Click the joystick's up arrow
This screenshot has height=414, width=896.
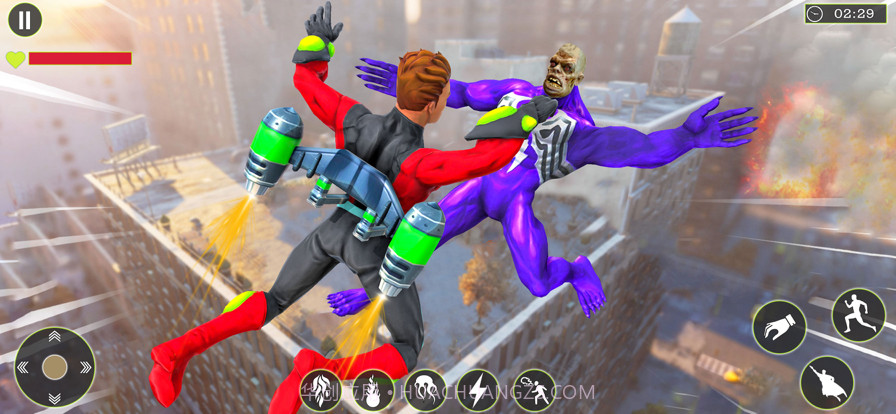(x=55, y=339)
